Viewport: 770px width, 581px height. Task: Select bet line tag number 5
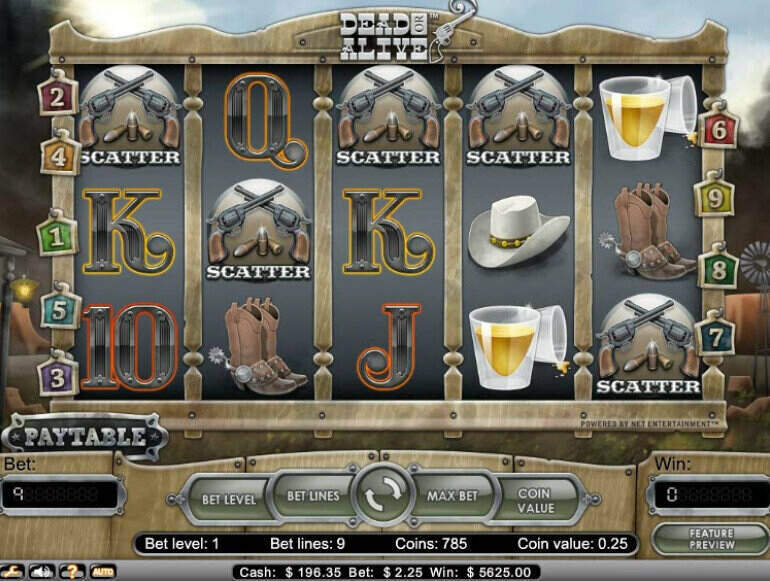(x=59, y=311)
